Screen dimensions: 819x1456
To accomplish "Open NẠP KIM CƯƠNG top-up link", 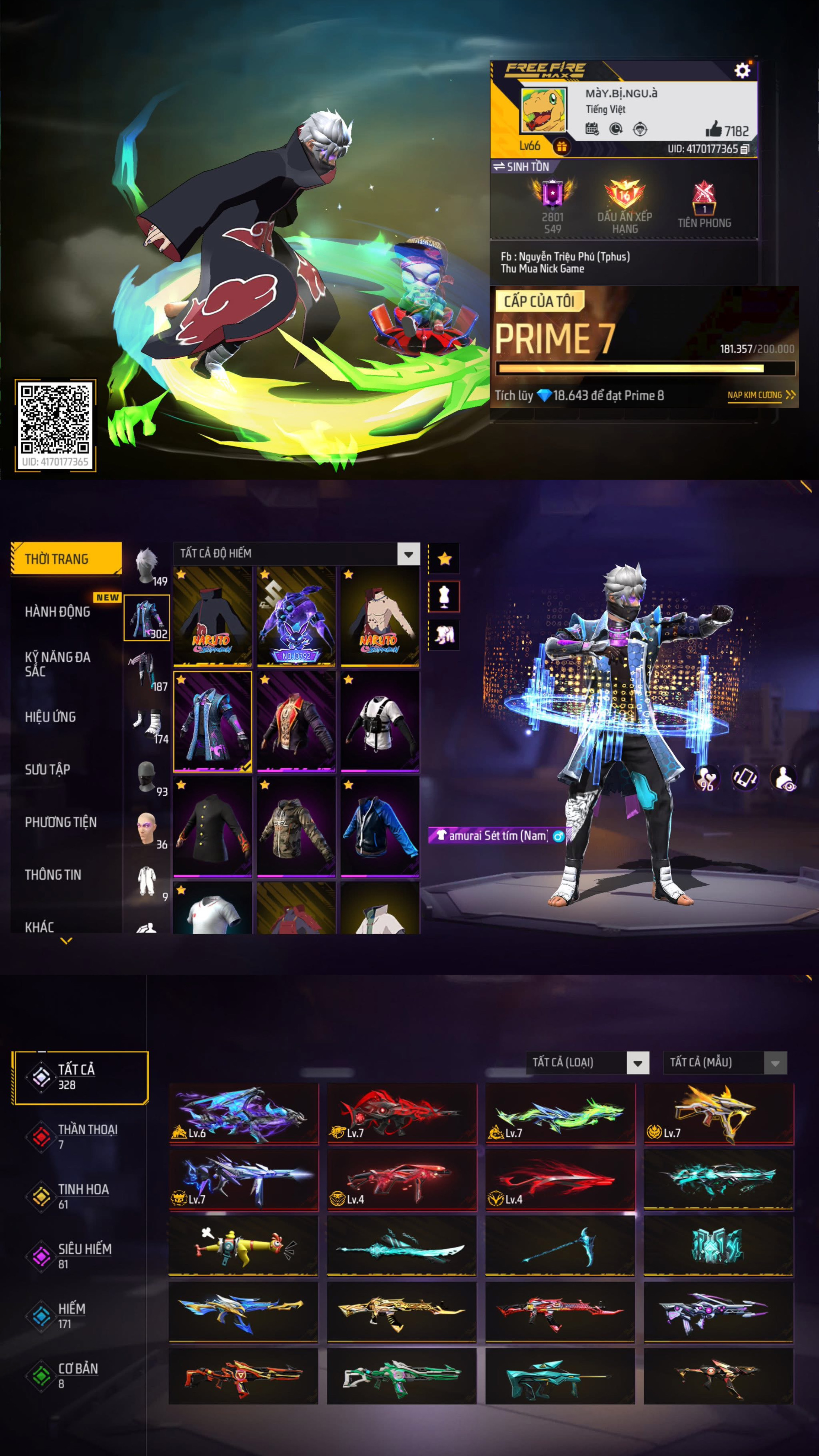I will pyautogui.click(x=760, y=395).
